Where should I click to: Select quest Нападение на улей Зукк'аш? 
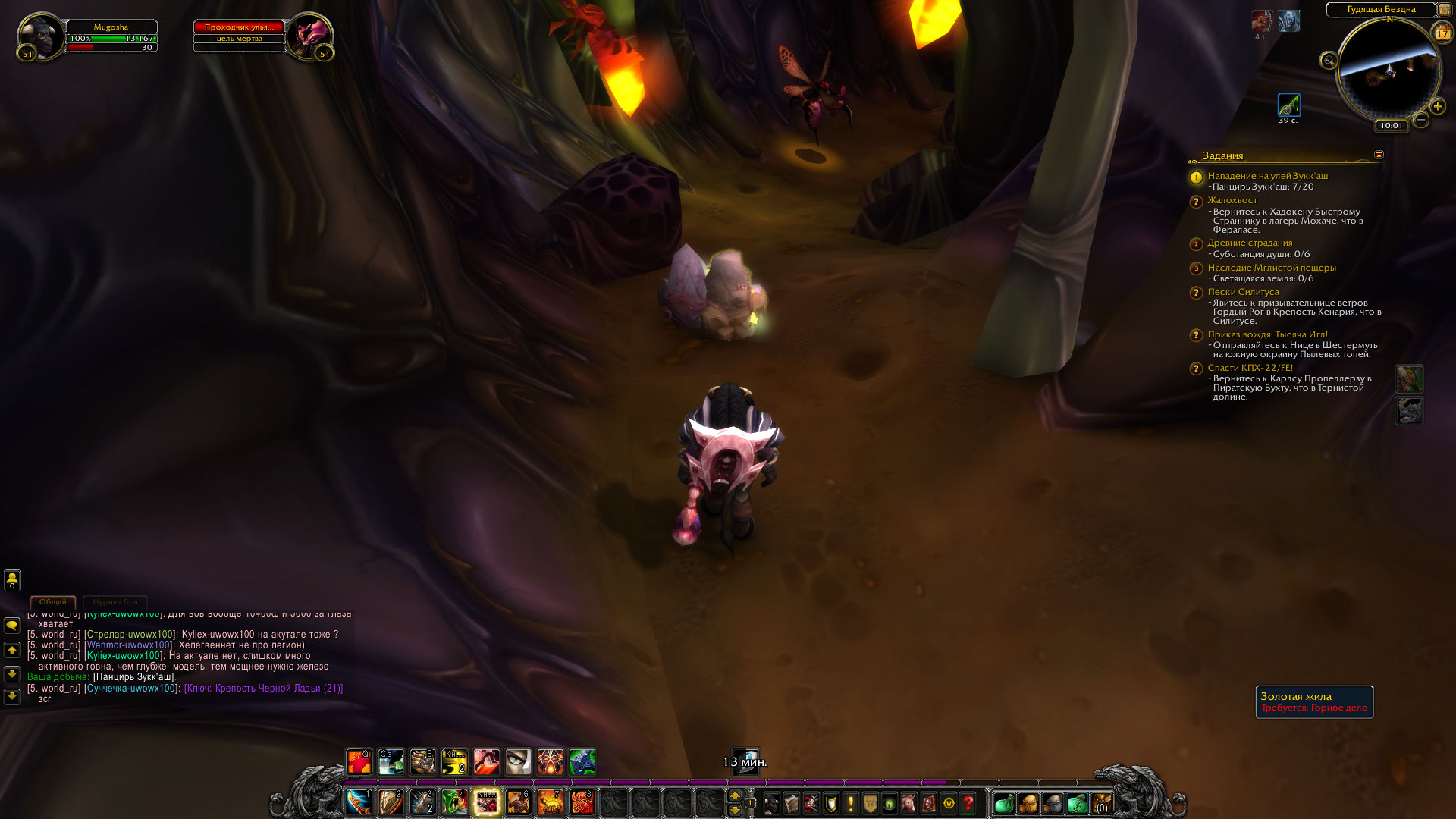tap(1267, 176)
